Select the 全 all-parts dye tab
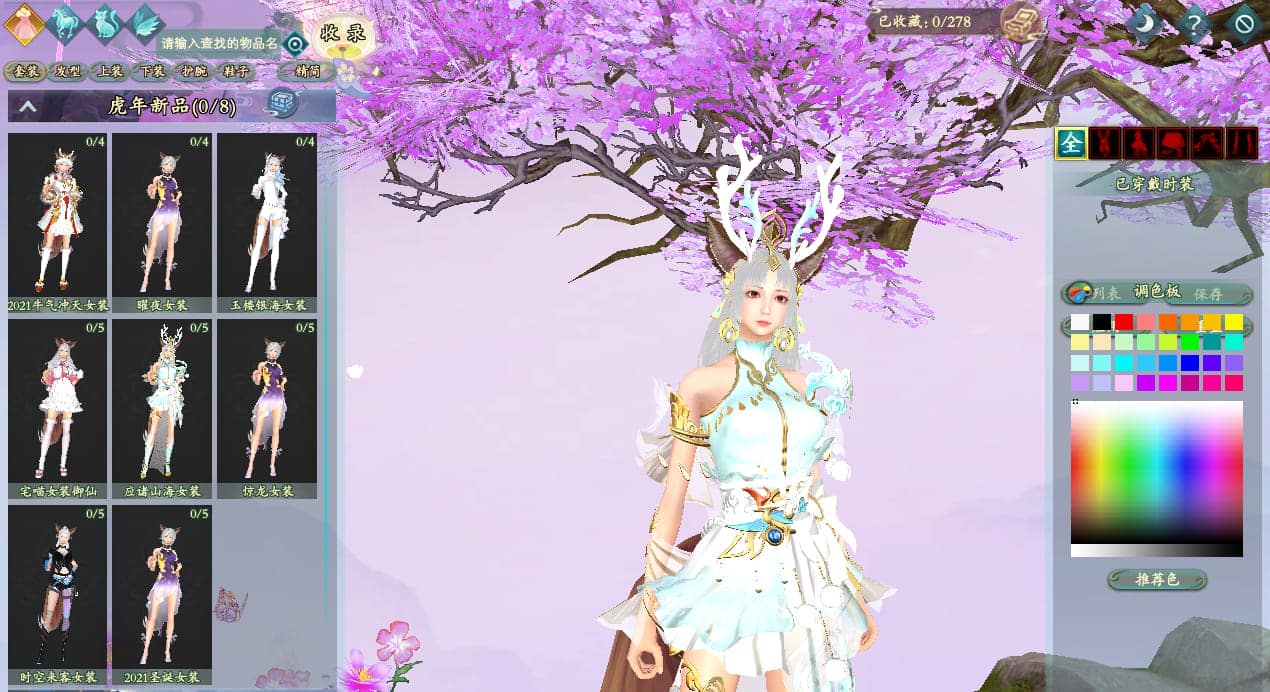Viewport: 1270px width, 692px height. click(x=1071, y=143)
